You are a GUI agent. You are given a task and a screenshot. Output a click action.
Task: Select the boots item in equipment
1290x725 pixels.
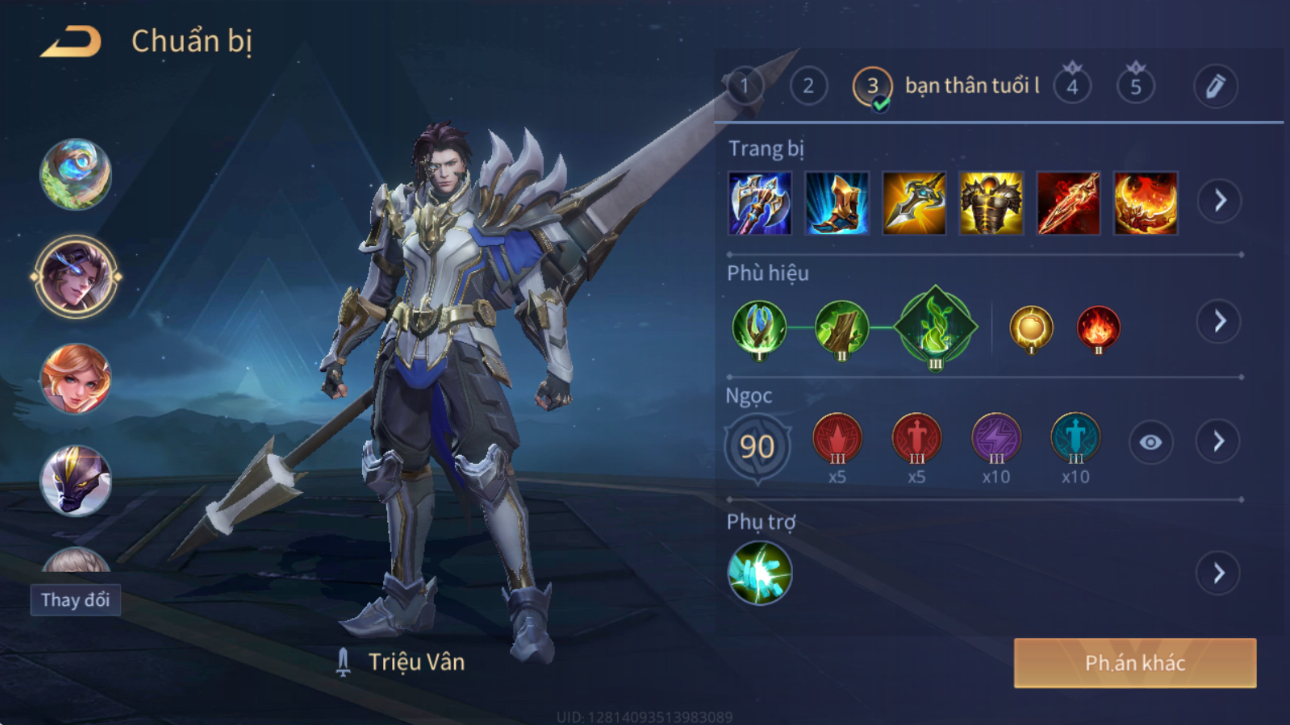[837, 203]
